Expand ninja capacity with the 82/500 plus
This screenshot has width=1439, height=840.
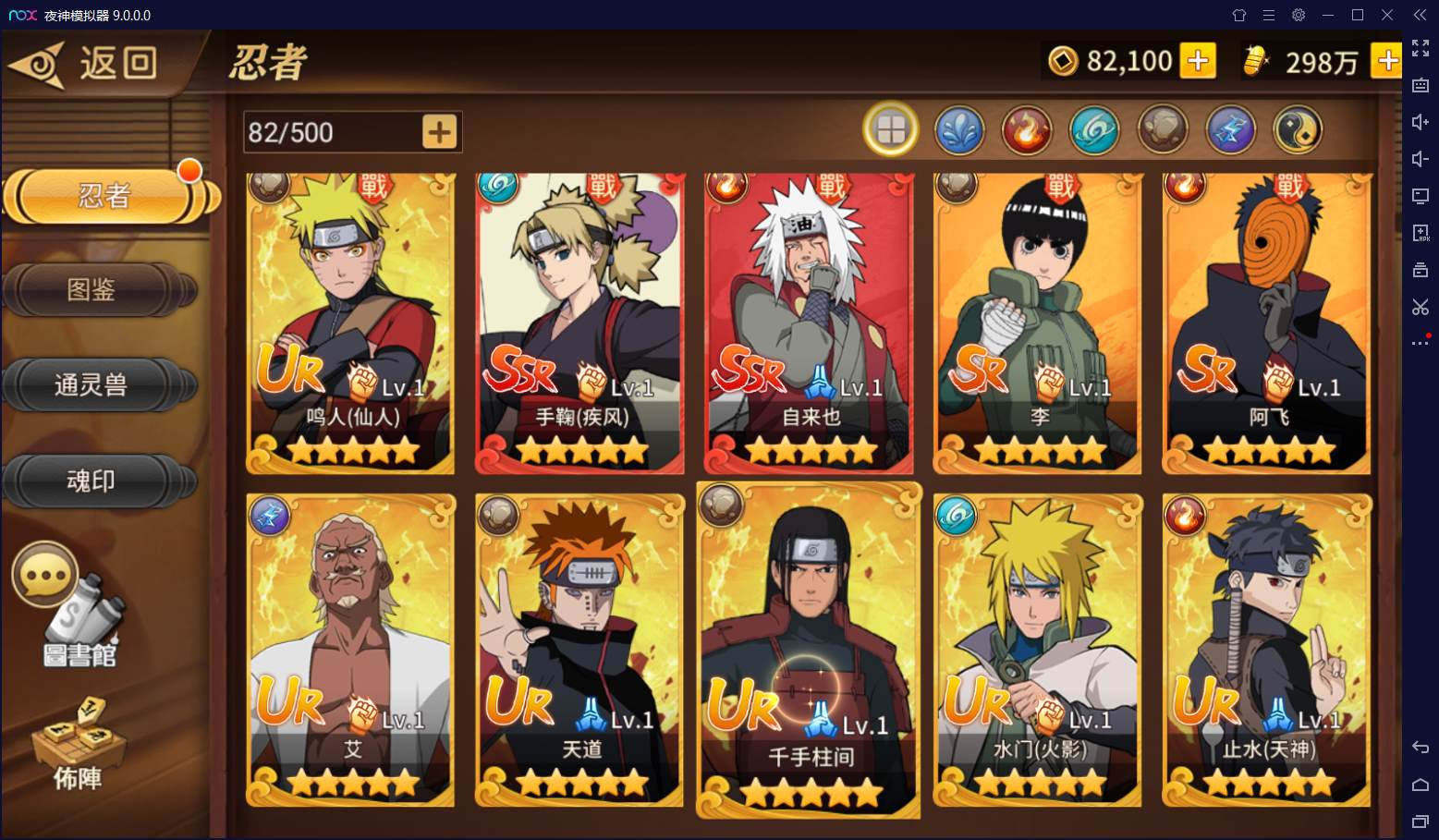point(439,132)
